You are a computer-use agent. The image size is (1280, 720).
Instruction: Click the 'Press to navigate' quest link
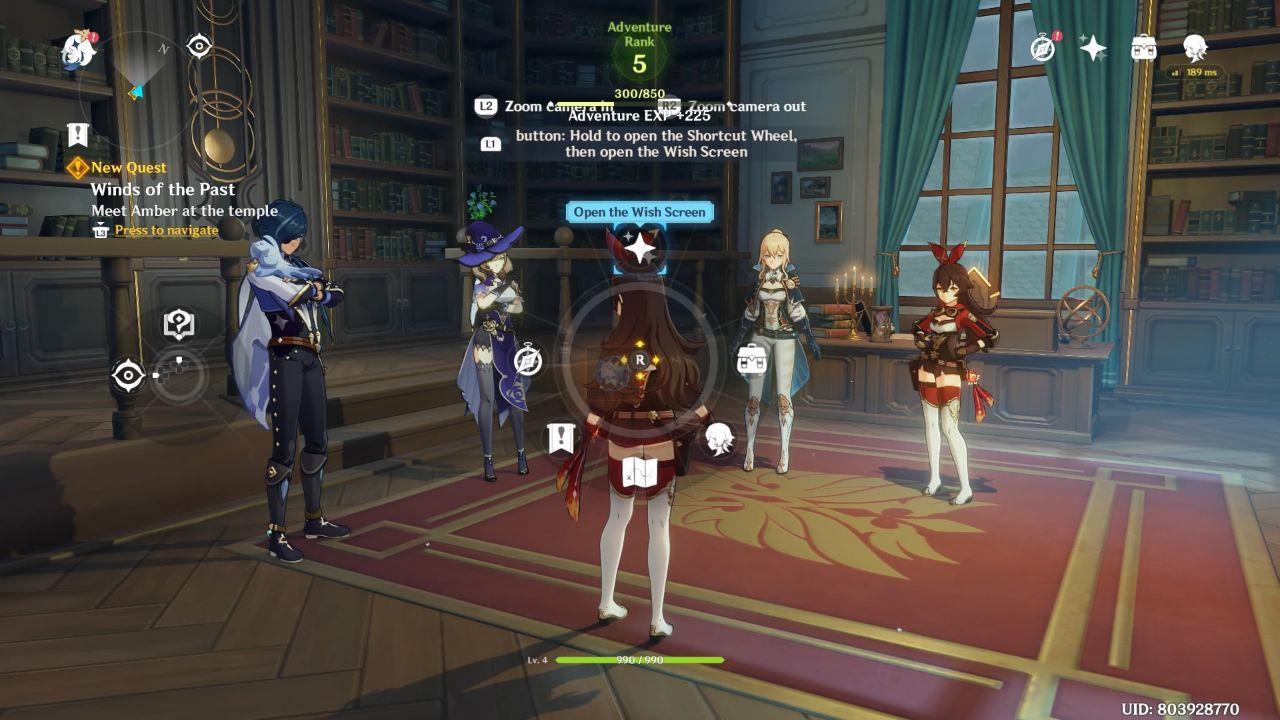166,230
